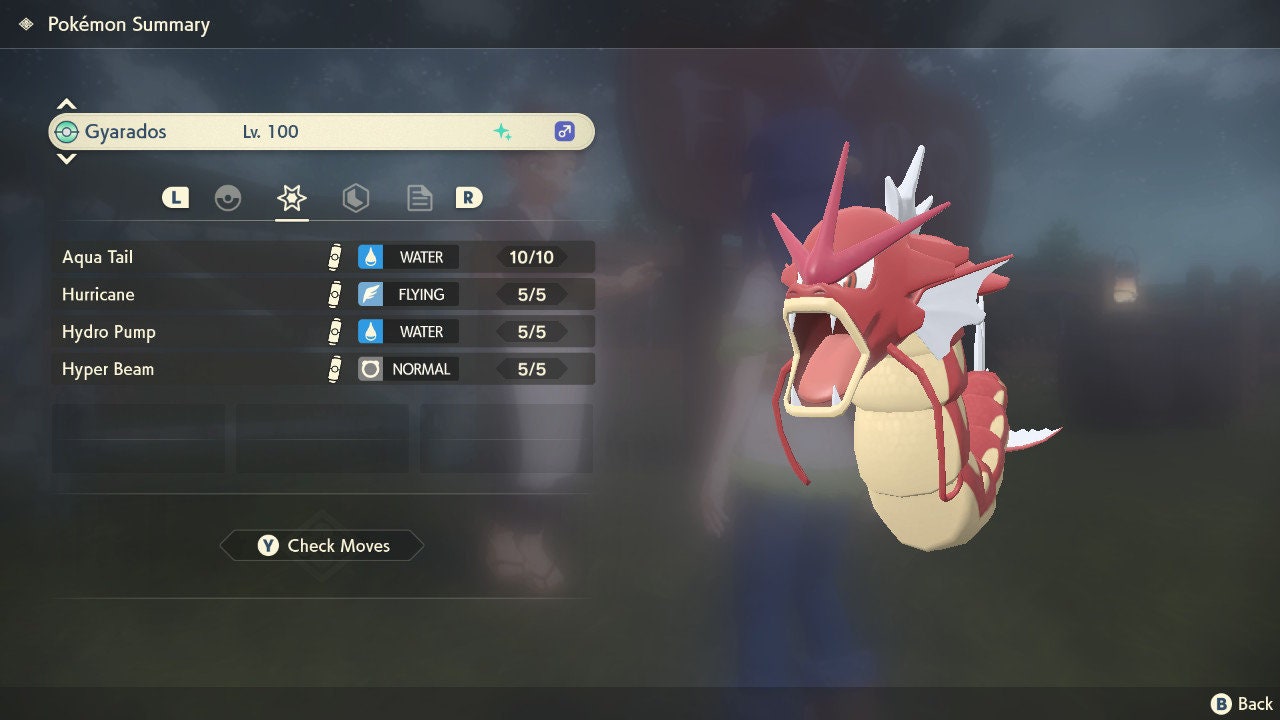Open the starburst moves tab

(291, 198)
